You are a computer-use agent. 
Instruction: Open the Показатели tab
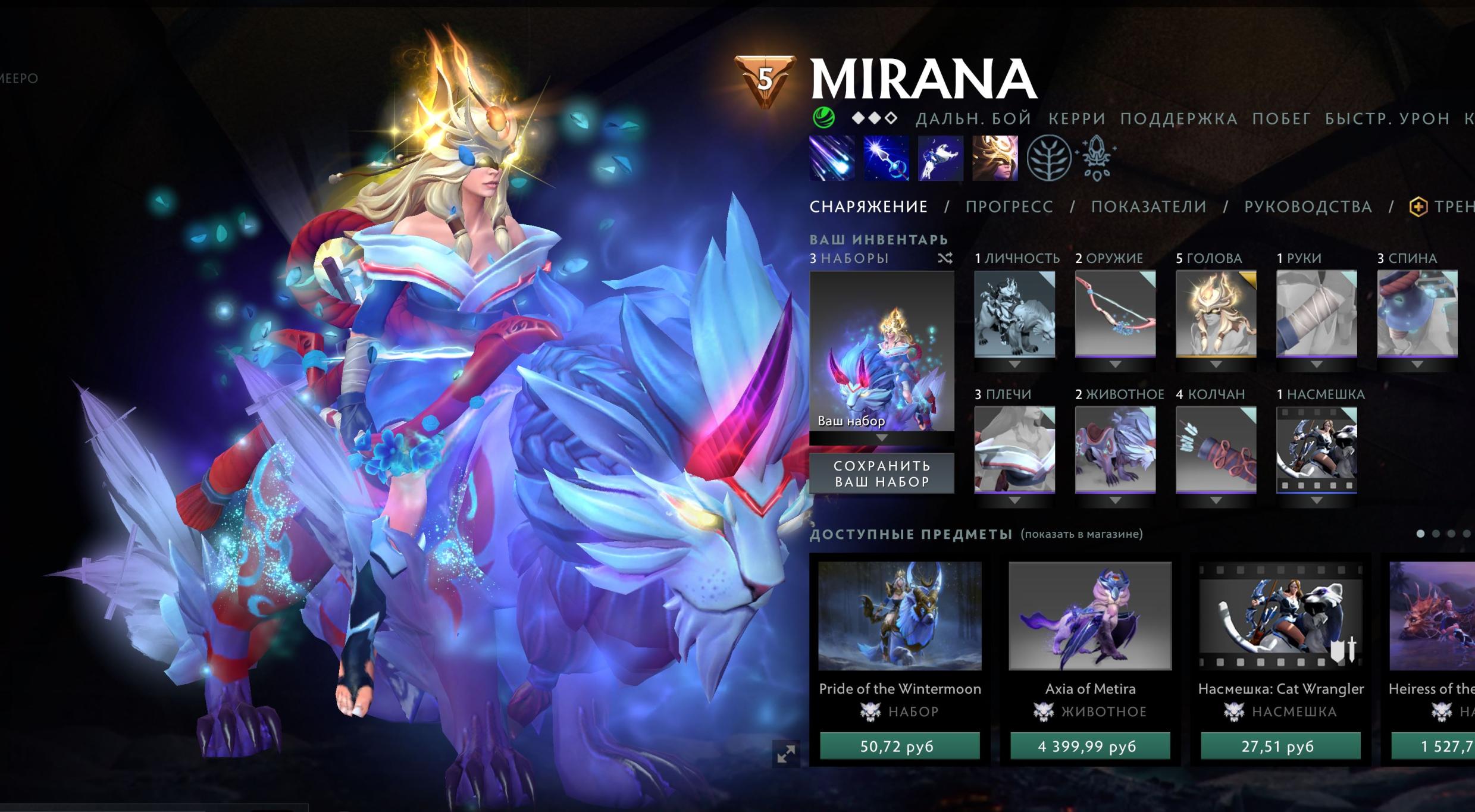click(x=1148, y=206)
